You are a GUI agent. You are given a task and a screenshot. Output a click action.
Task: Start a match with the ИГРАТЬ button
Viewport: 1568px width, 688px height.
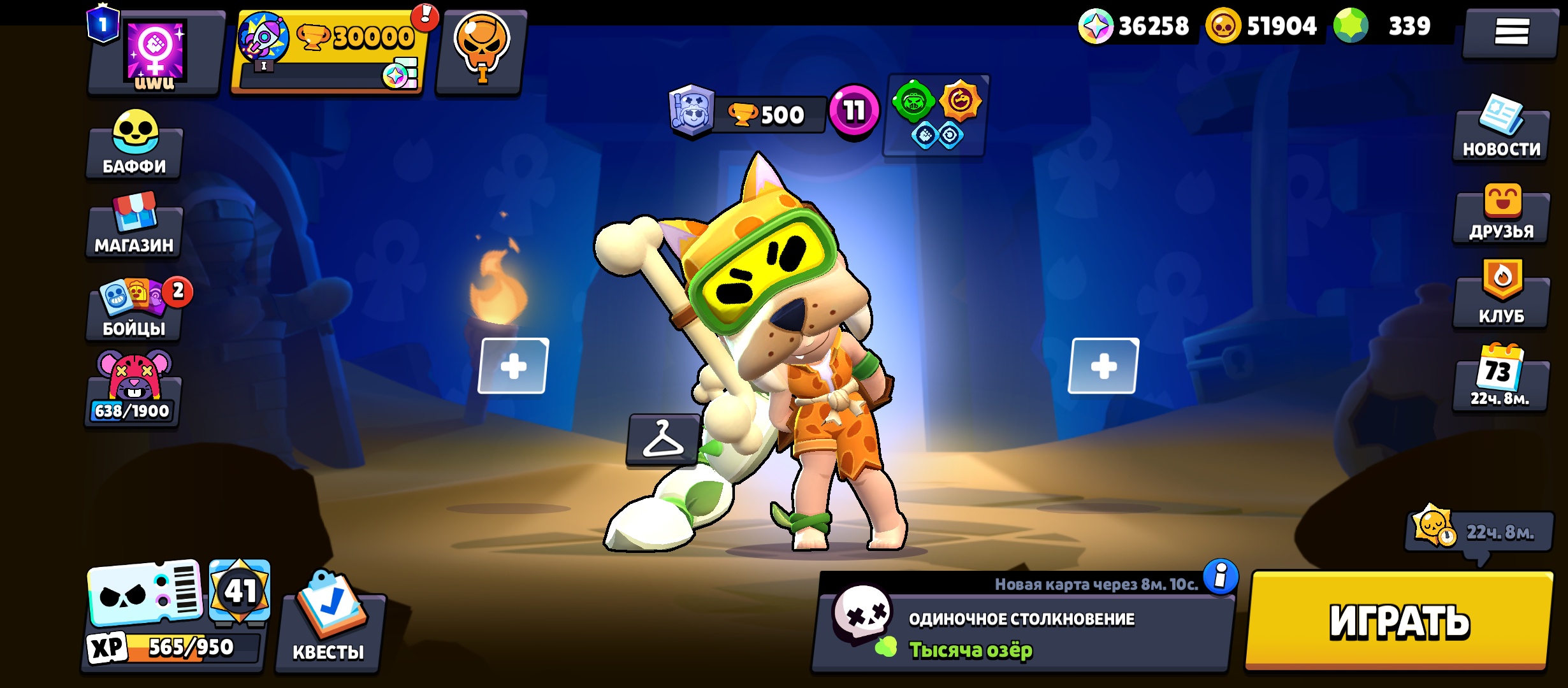1399,621
